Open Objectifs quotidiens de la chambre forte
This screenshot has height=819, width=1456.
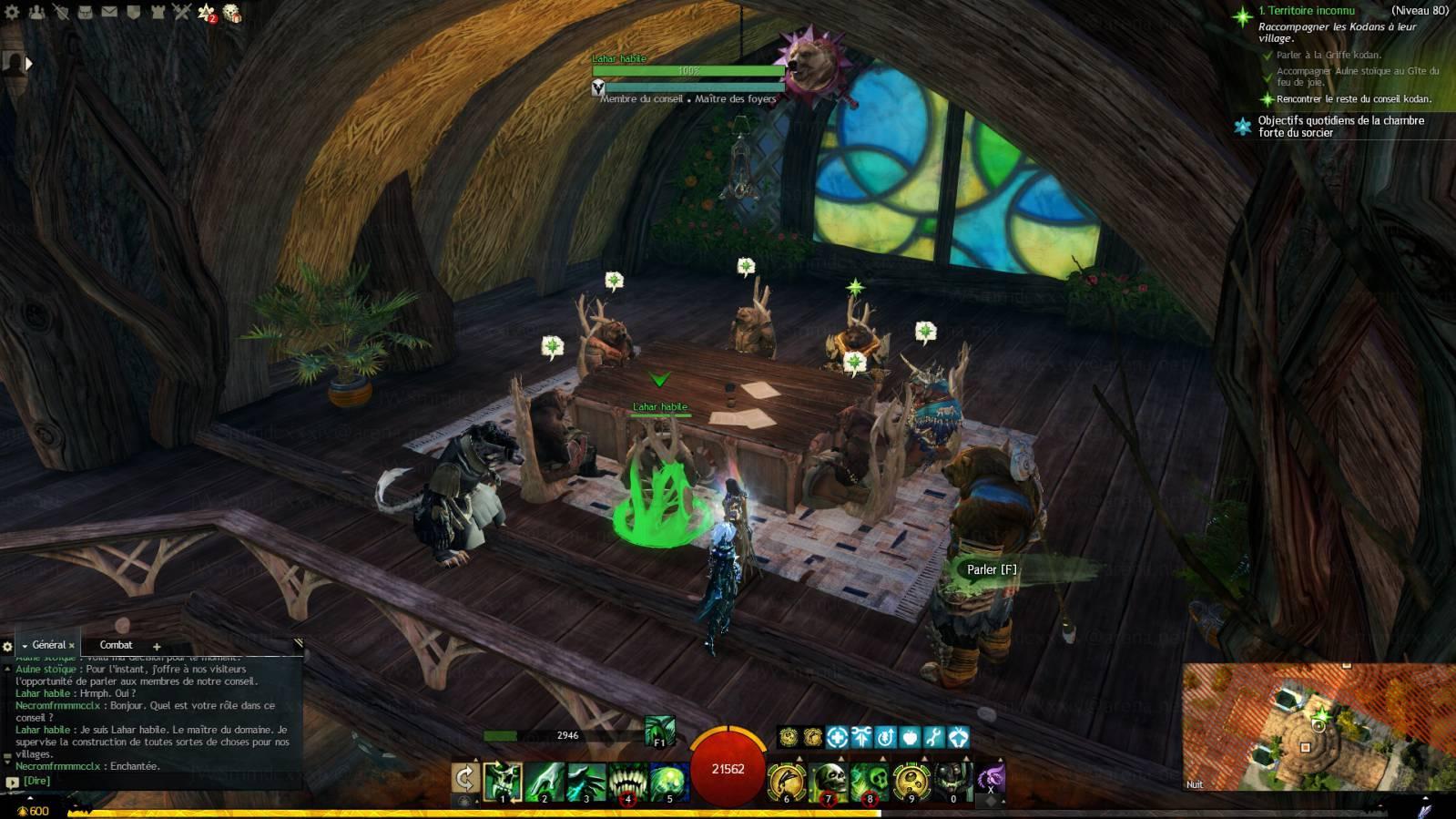tap(1340, 126)
